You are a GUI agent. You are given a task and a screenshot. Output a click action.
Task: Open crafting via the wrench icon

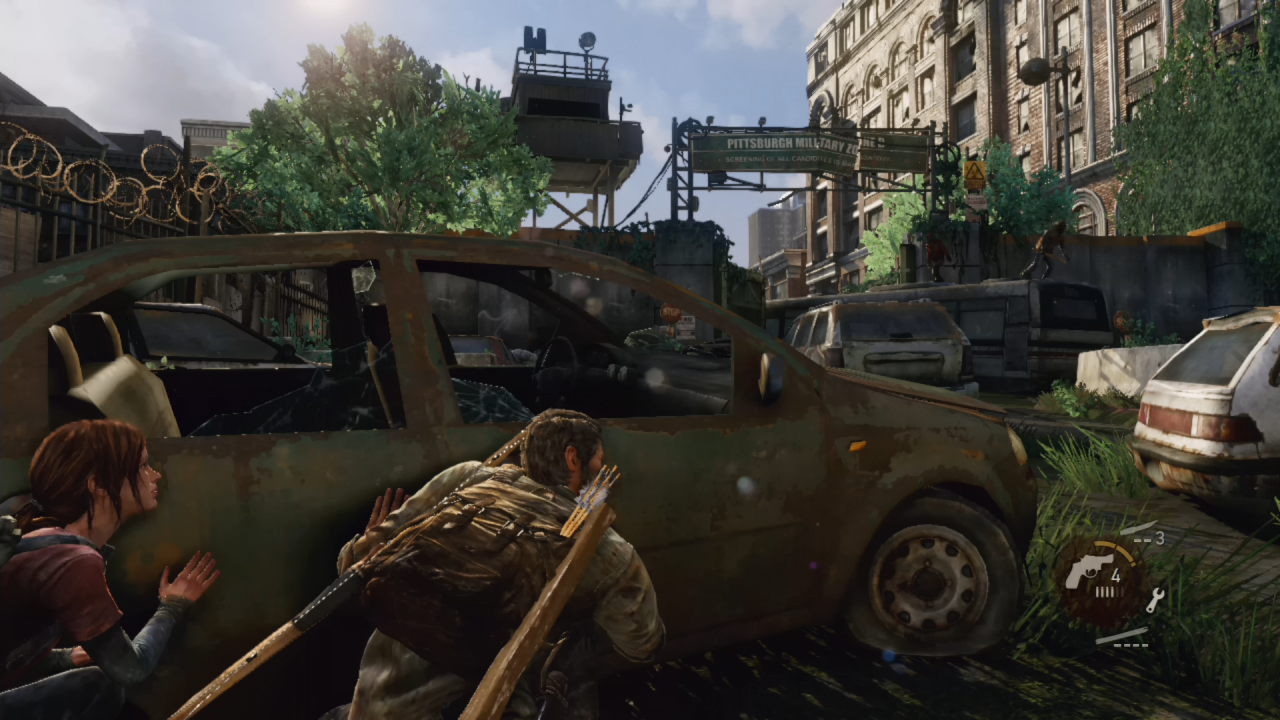[1153, 599]
